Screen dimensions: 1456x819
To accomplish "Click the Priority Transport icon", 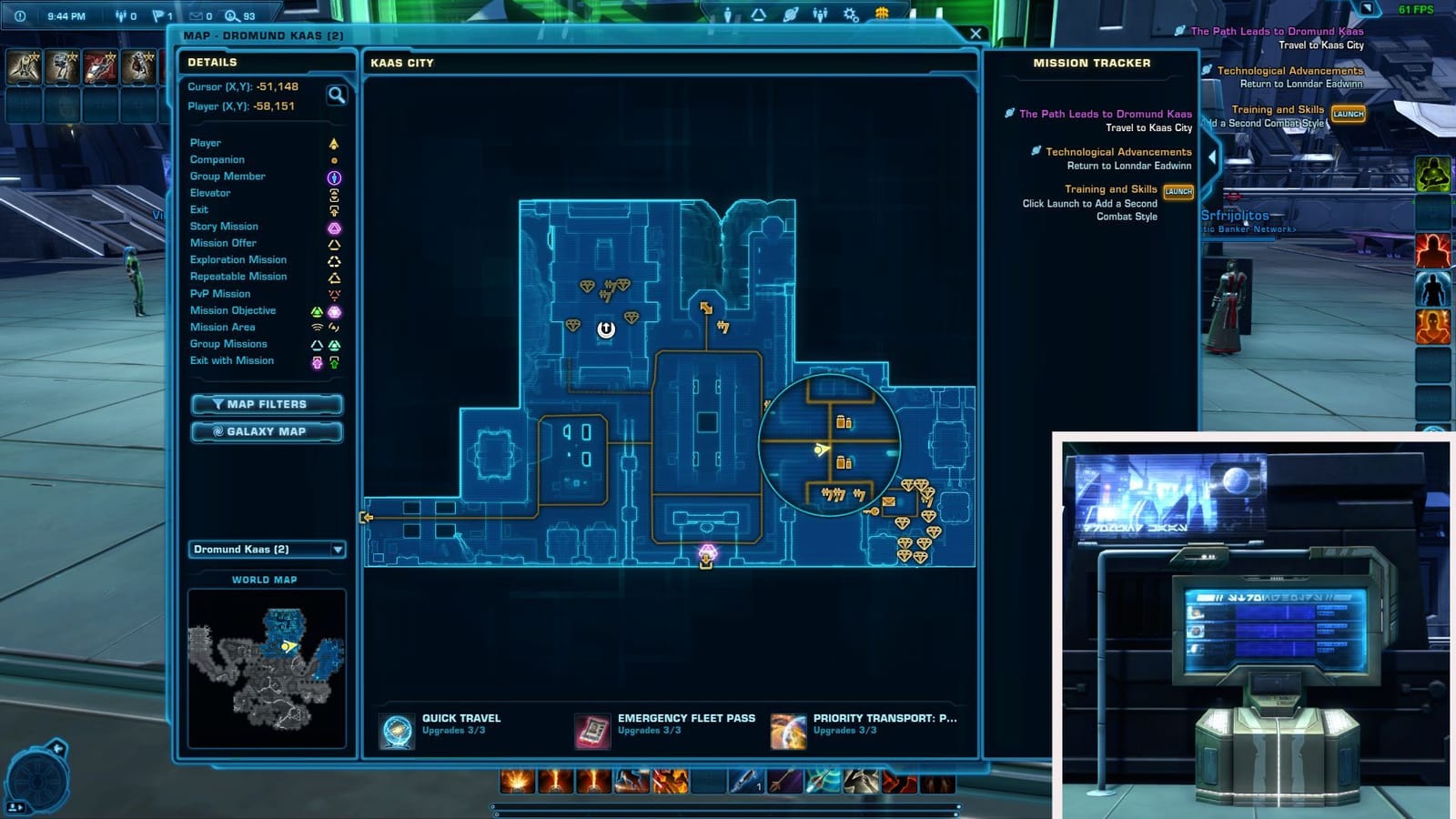I will pyautogui.click(x=785, y=729).
